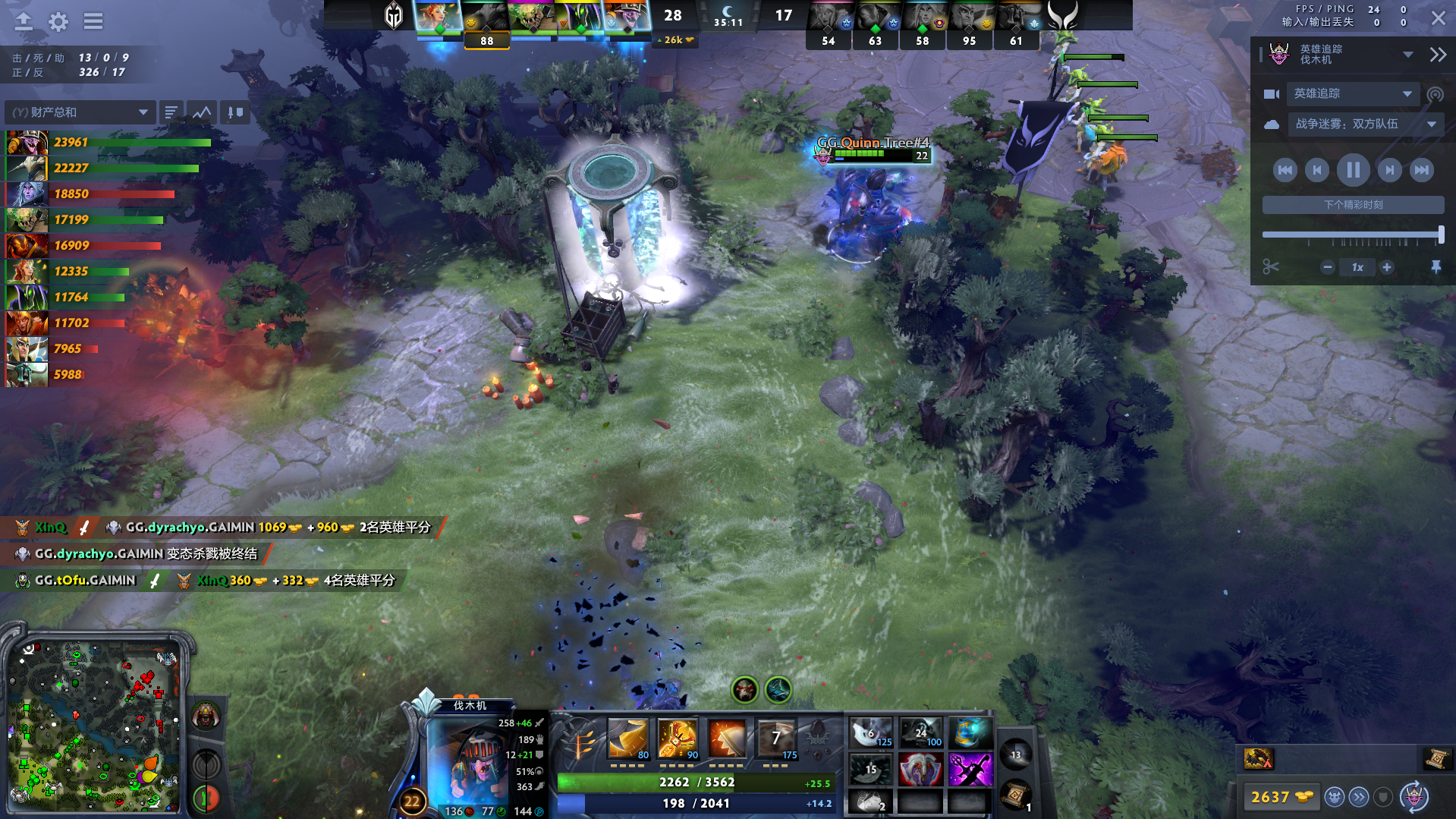Collapse the replay panel with double arrows

[x=1437, y=55]
